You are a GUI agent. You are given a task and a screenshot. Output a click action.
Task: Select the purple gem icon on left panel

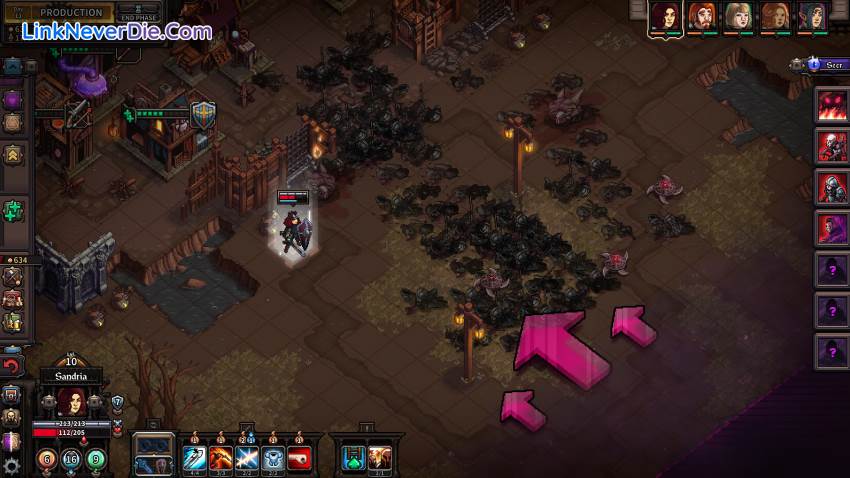pyautogui.click(x=12, y=100)
